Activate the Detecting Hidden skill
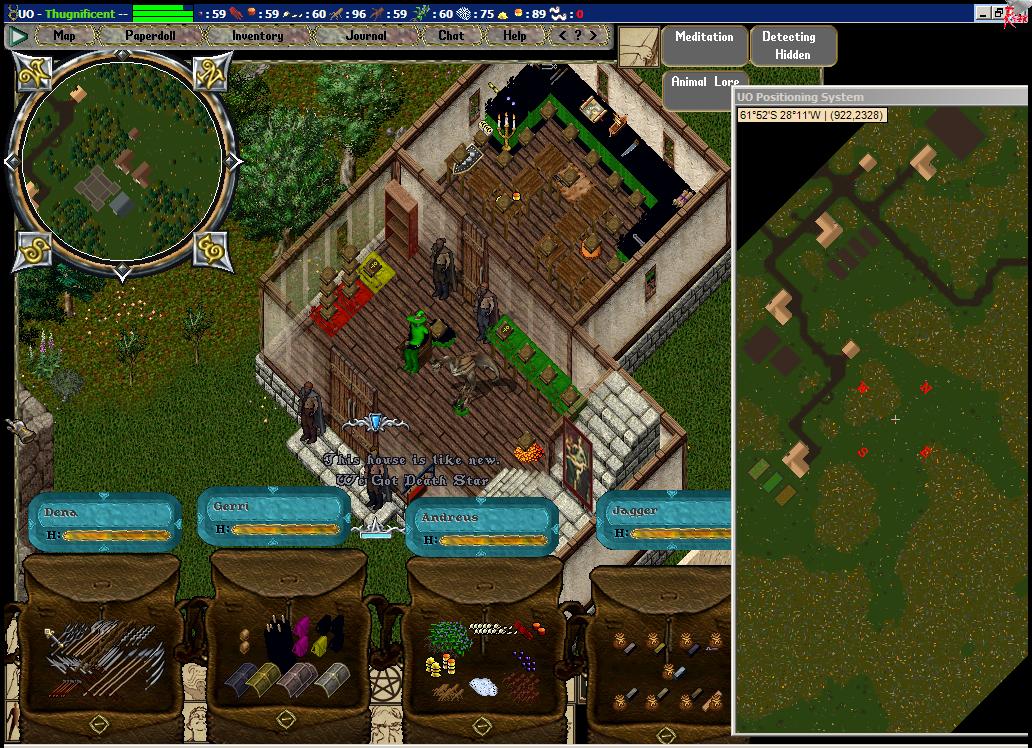1032x748 pixels. (791, 45)
